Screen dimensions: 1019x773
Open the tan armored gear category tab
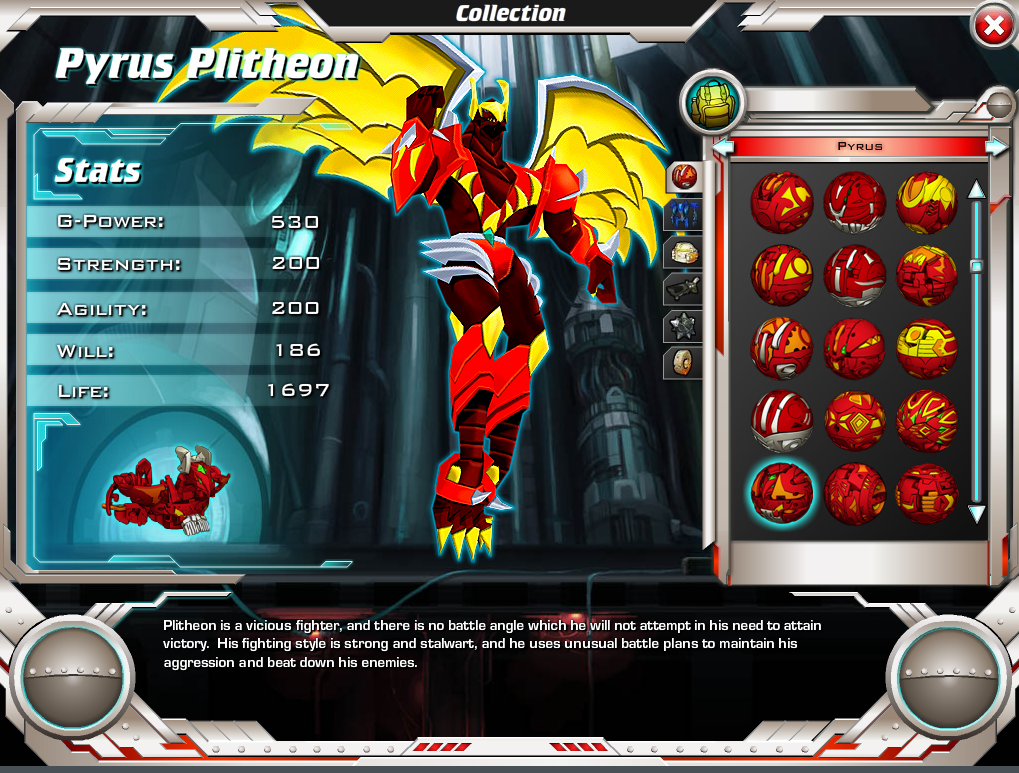click(684, 252)
